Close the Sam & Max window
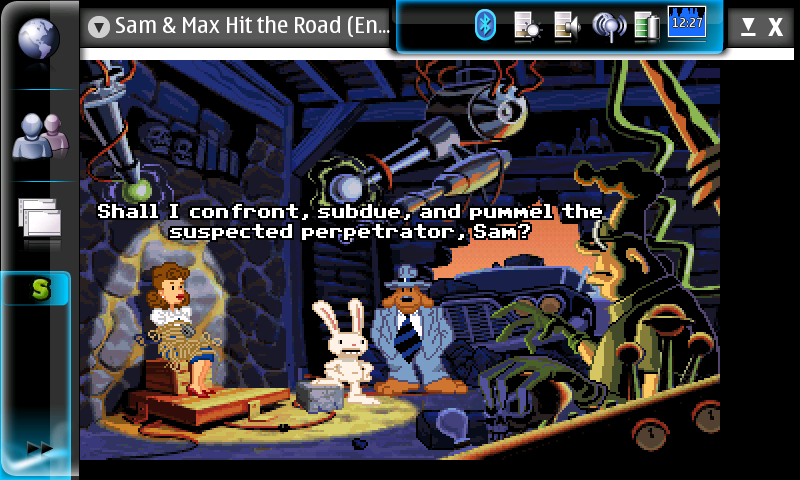This screenshot has height=480, width=800. coord(775,27)
